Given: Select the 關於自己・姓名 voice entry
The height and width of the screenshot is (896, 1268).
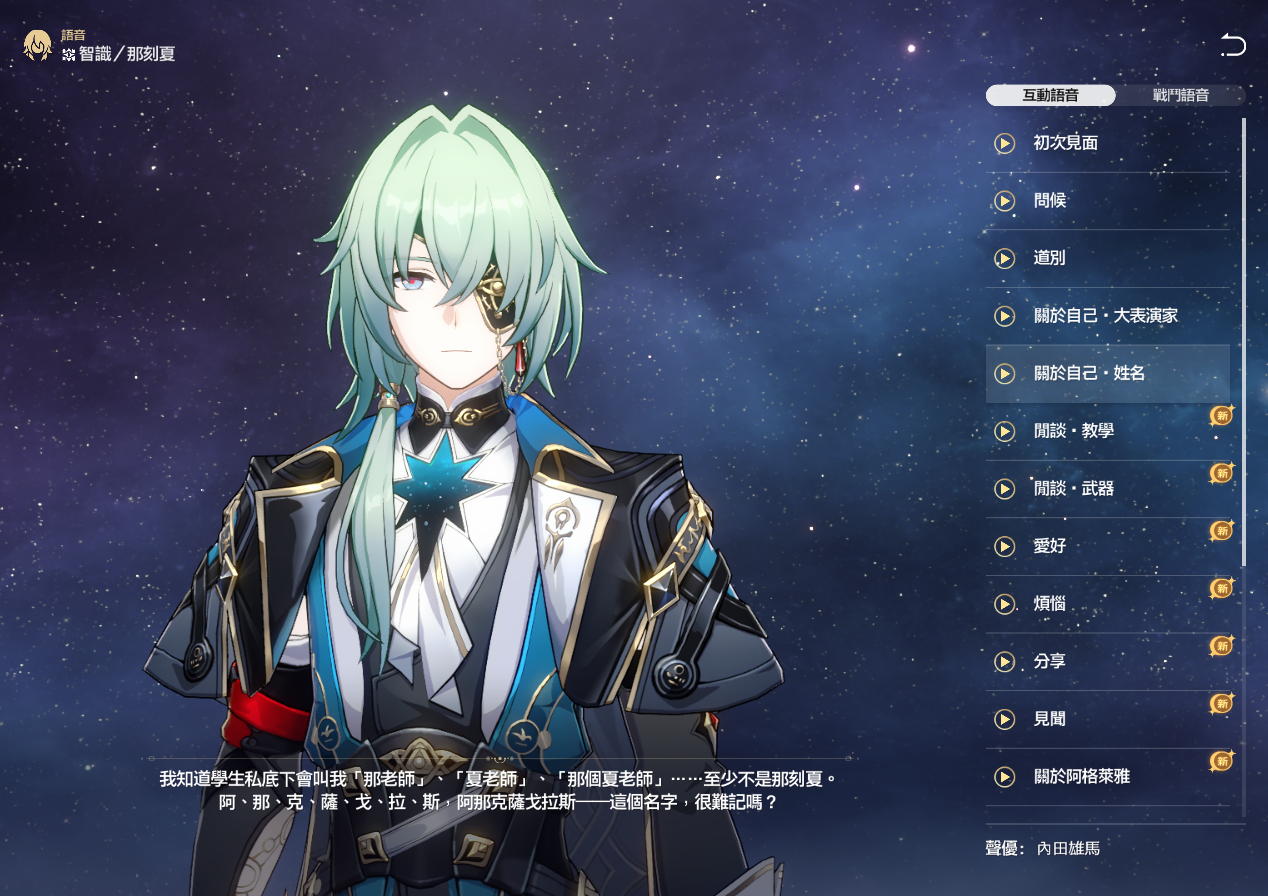Looking at the screenshot, I should [x=1090, y=373].
